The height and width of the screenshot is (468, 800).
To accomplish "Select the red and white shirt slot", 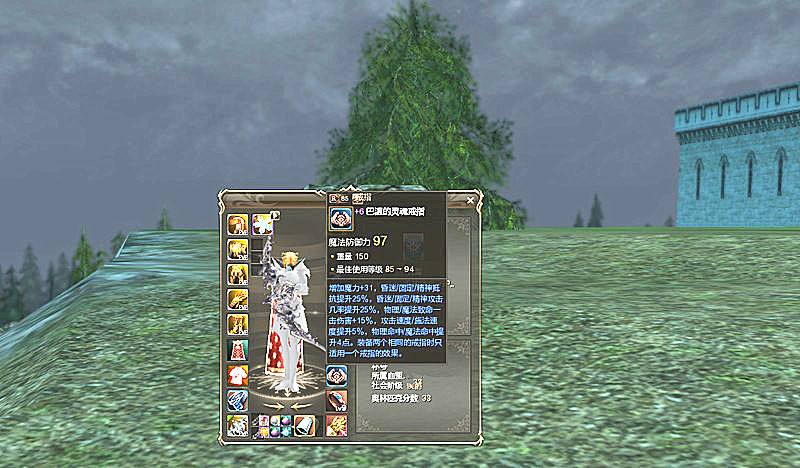I will pos(238,375).
